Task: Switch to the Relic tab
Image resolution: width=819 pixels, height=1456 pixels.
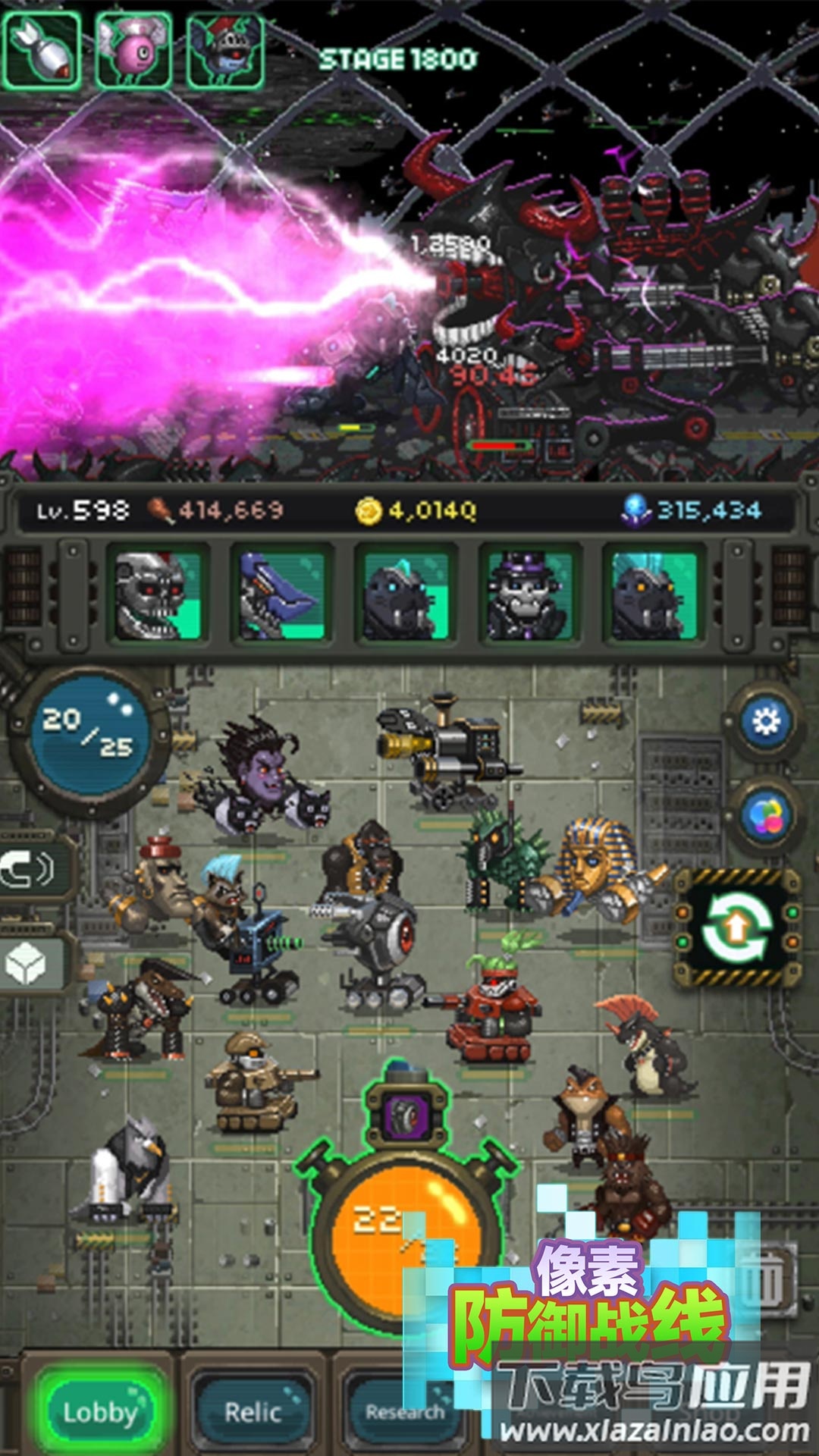Action: coord(253,1410)
